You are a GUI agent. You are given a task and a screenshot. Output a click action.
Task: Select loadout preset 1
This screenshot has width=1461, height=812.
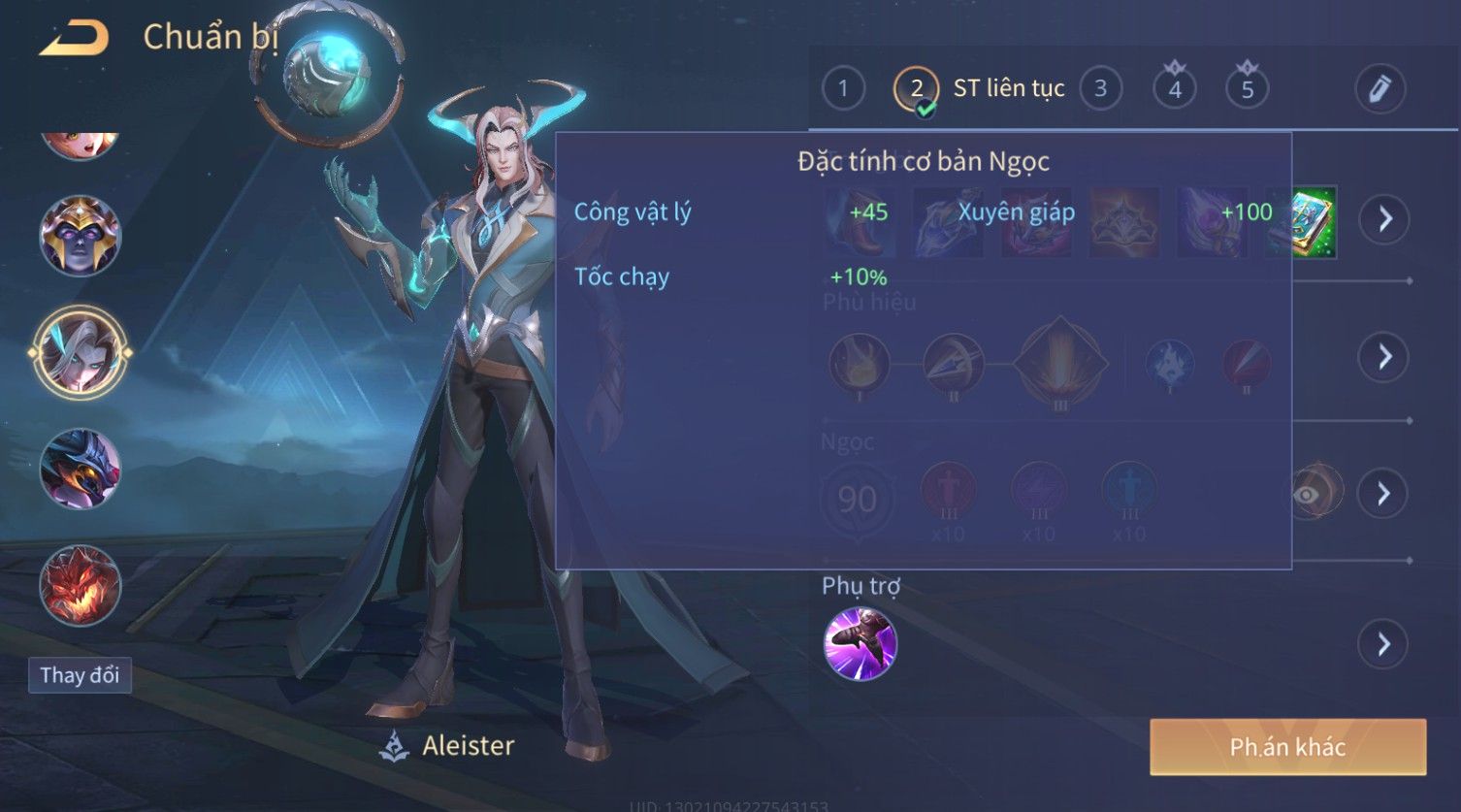pyautogui.click(x=842, y=89)
